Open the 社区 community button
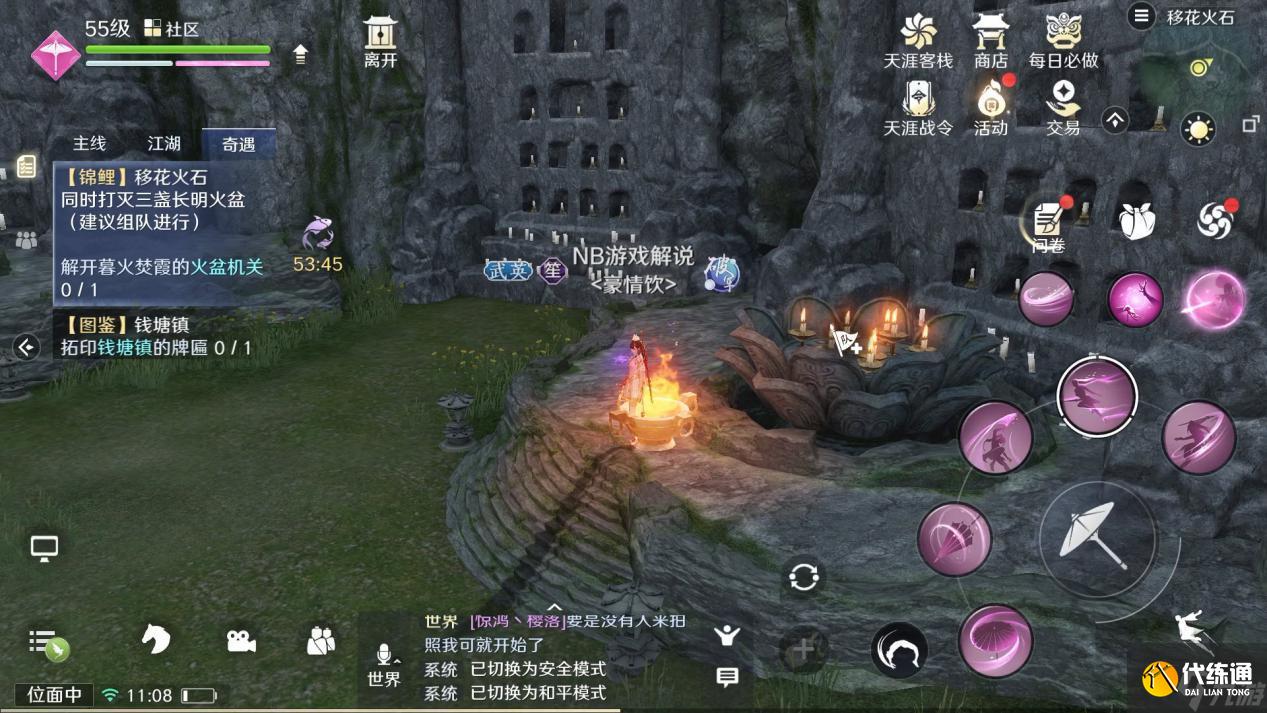Viewport: 1267px width, 713px height. (172, 29)
